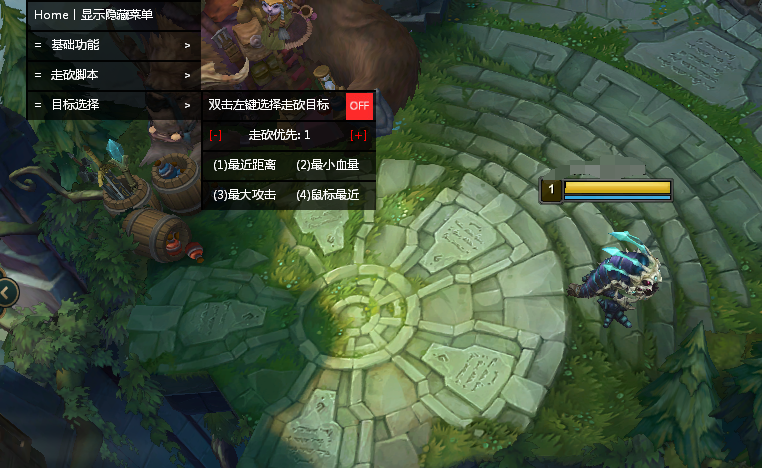Expand the 走砍脚本 menu entry
Screen dimensions: 762x468
pyautogui.click(x=112, y=75)
